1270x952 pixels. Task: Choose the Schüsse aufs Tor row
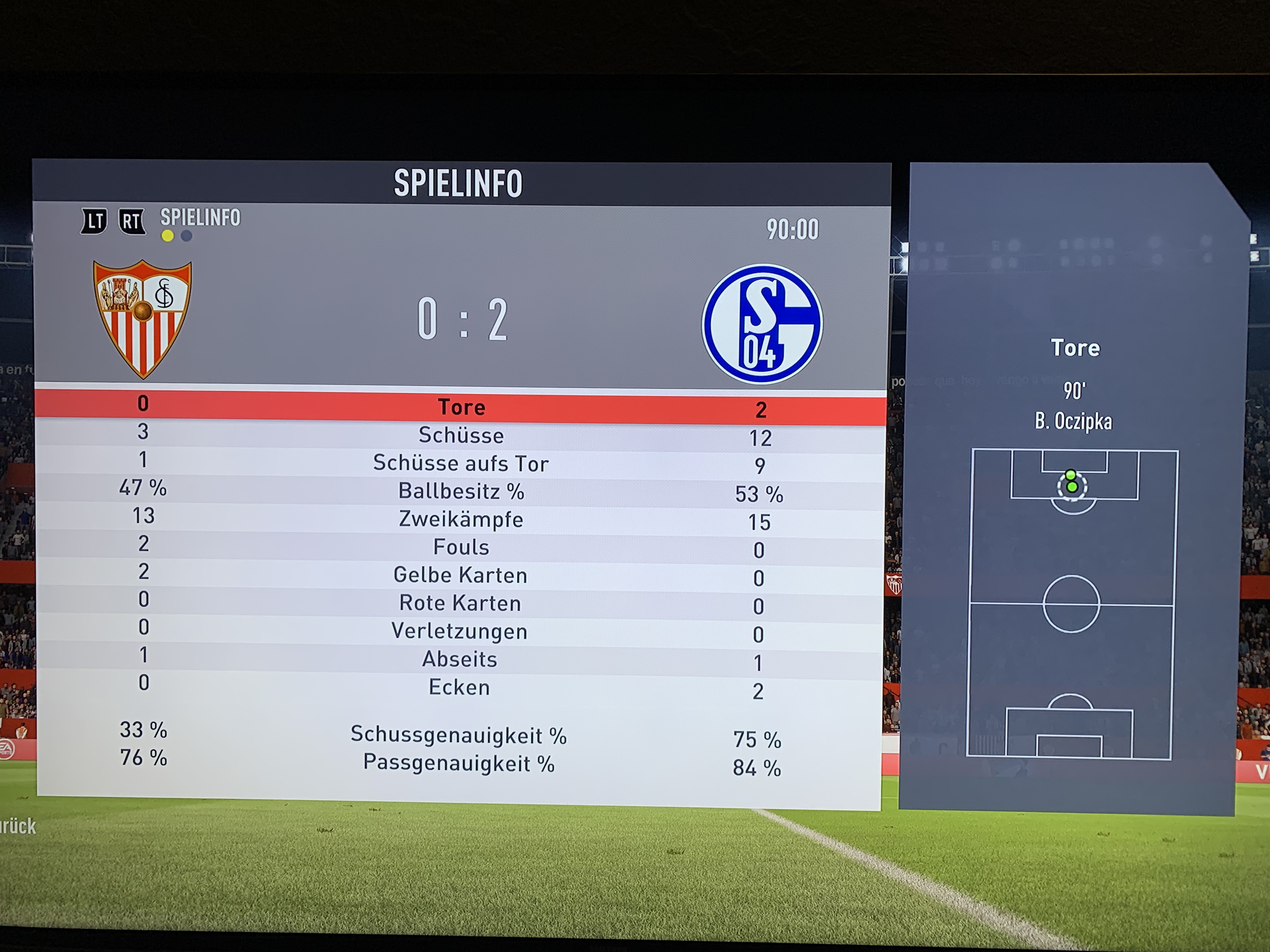pos(461,464)
